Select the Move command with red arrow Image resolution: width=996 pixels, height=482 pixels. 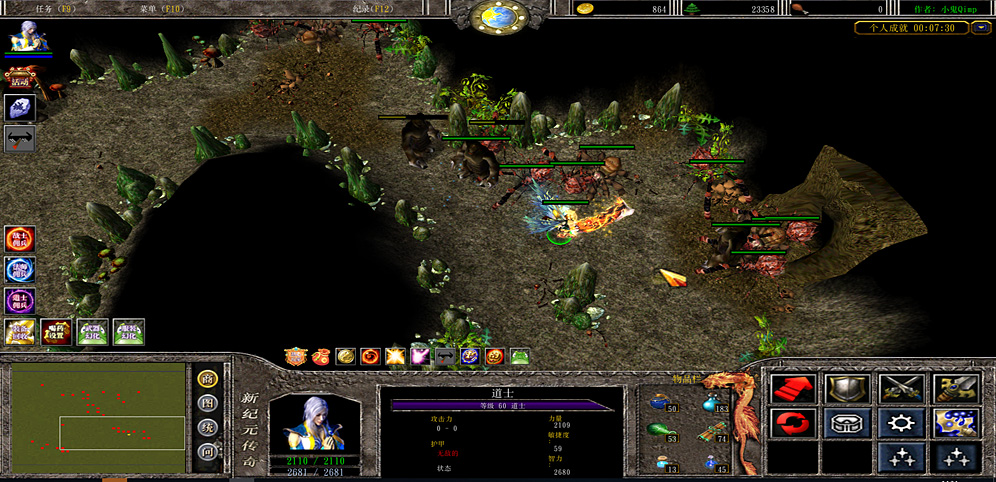tap(792, 388)
